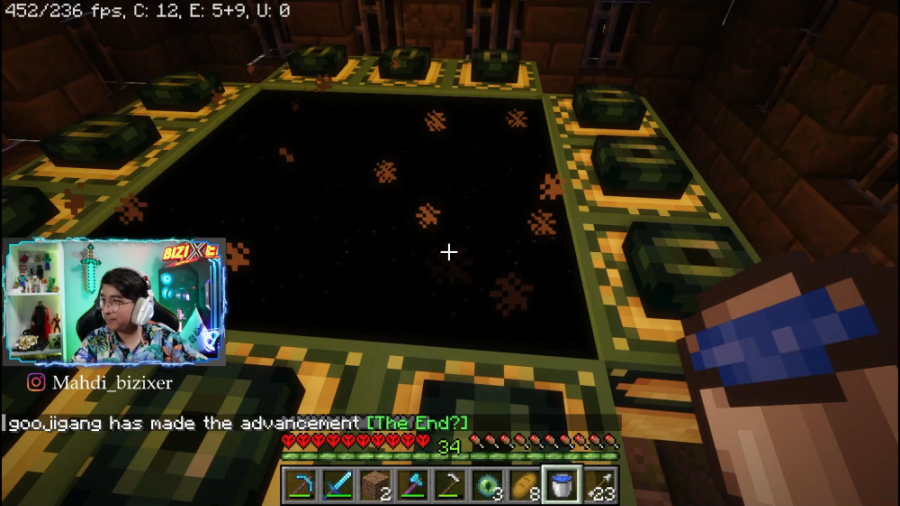Click the streamer webcam overlay
The image size is (900, 506).
coord(116,302)
